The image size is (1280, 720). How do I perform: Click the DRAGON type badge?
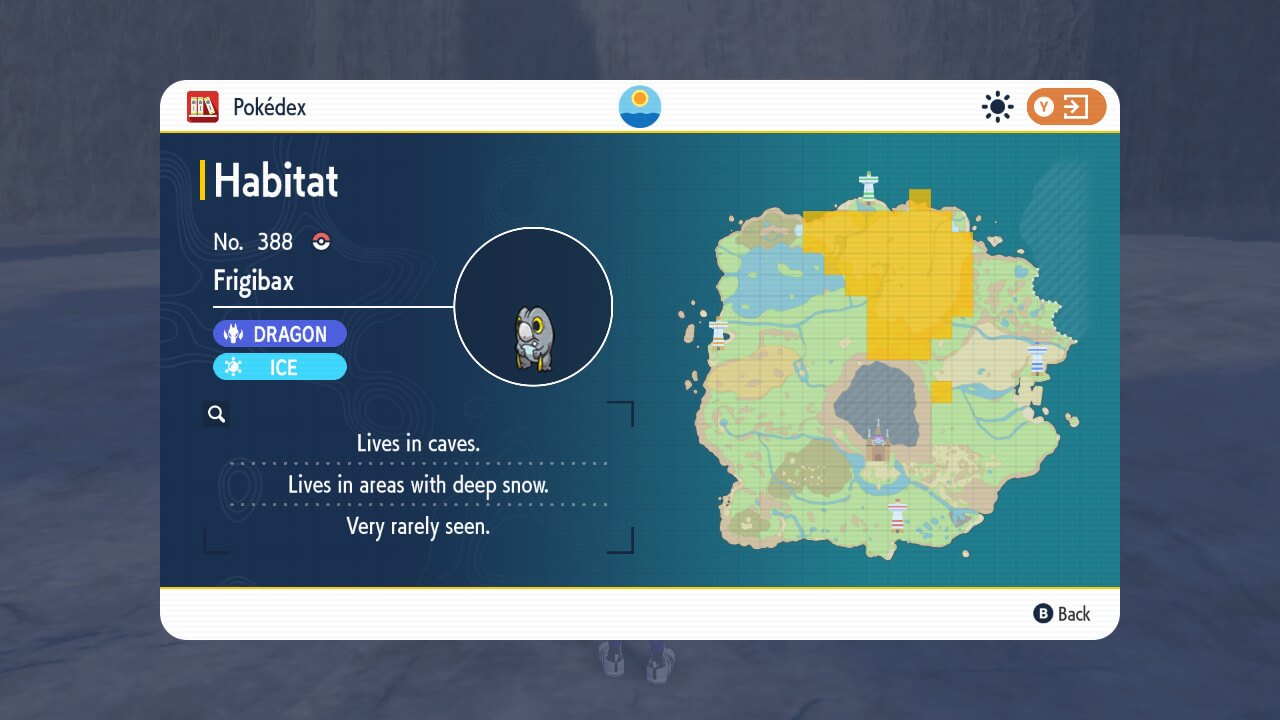[280, 333]
